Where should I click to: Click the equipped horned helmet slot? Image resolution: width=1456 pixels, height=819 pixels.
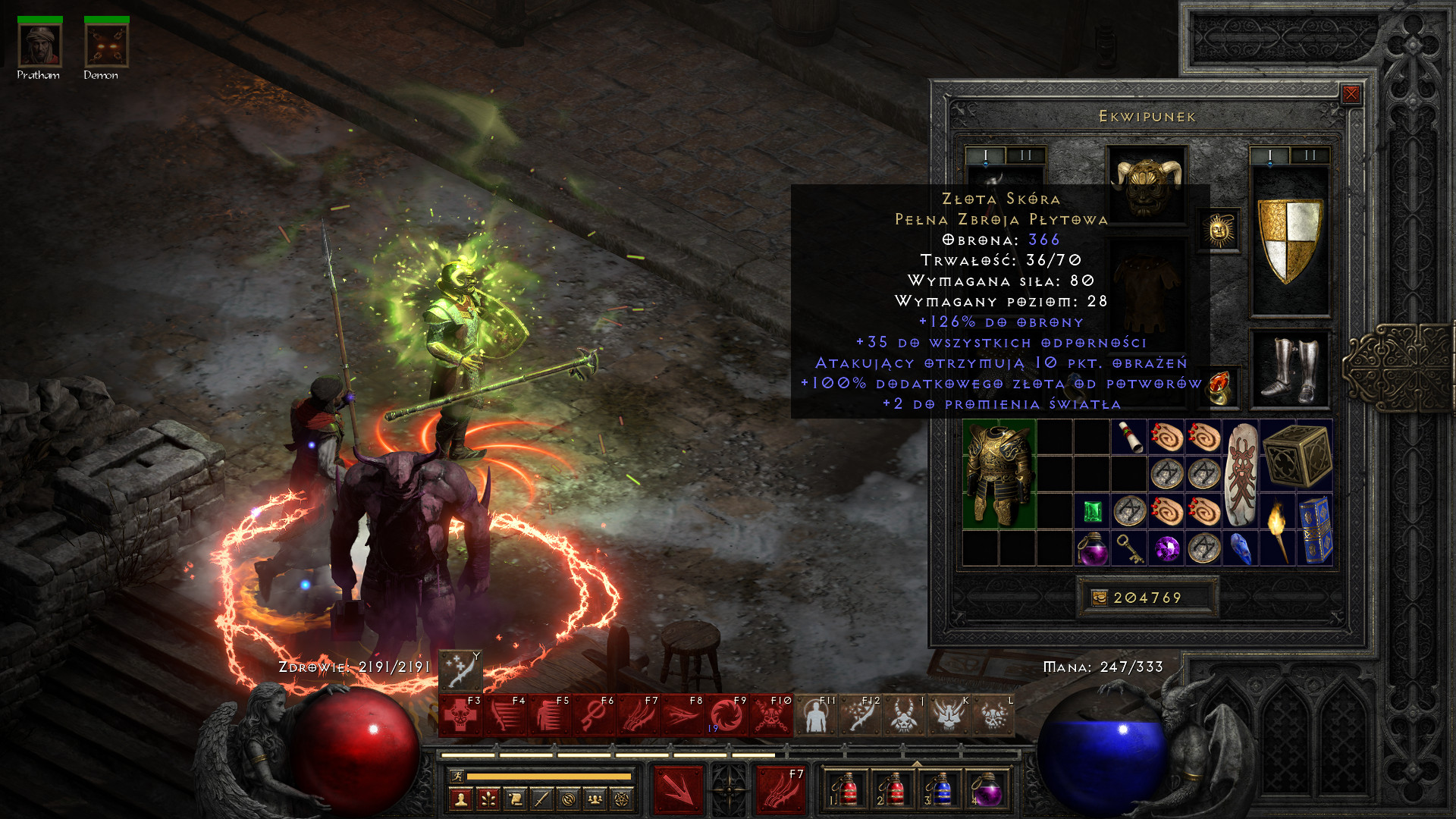[x=1146, y=184]
